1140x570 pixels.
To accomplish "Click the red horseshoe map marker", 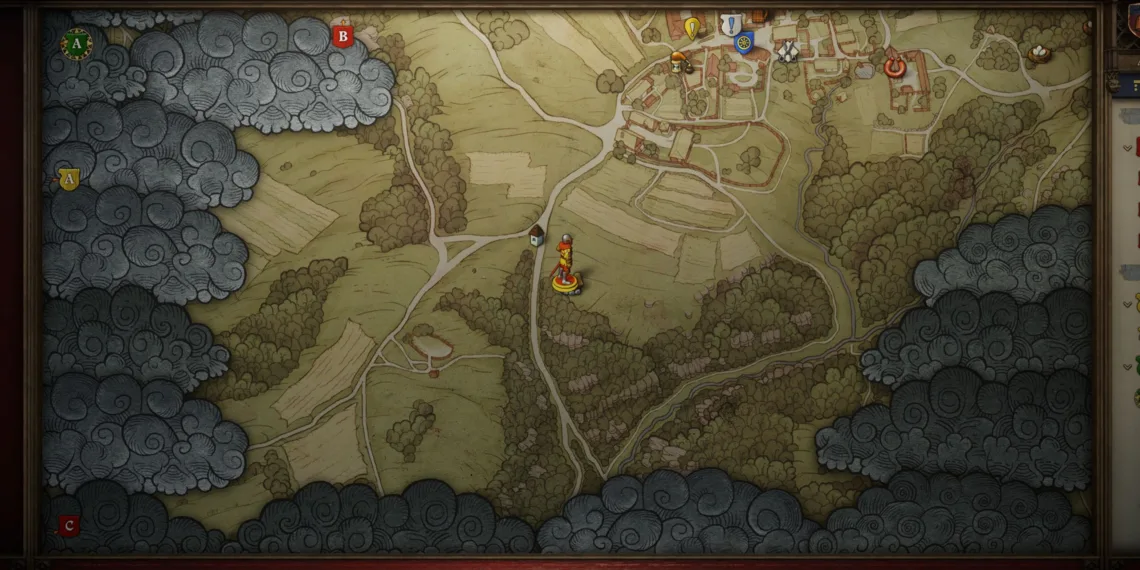I will click(x=894, y=66).
